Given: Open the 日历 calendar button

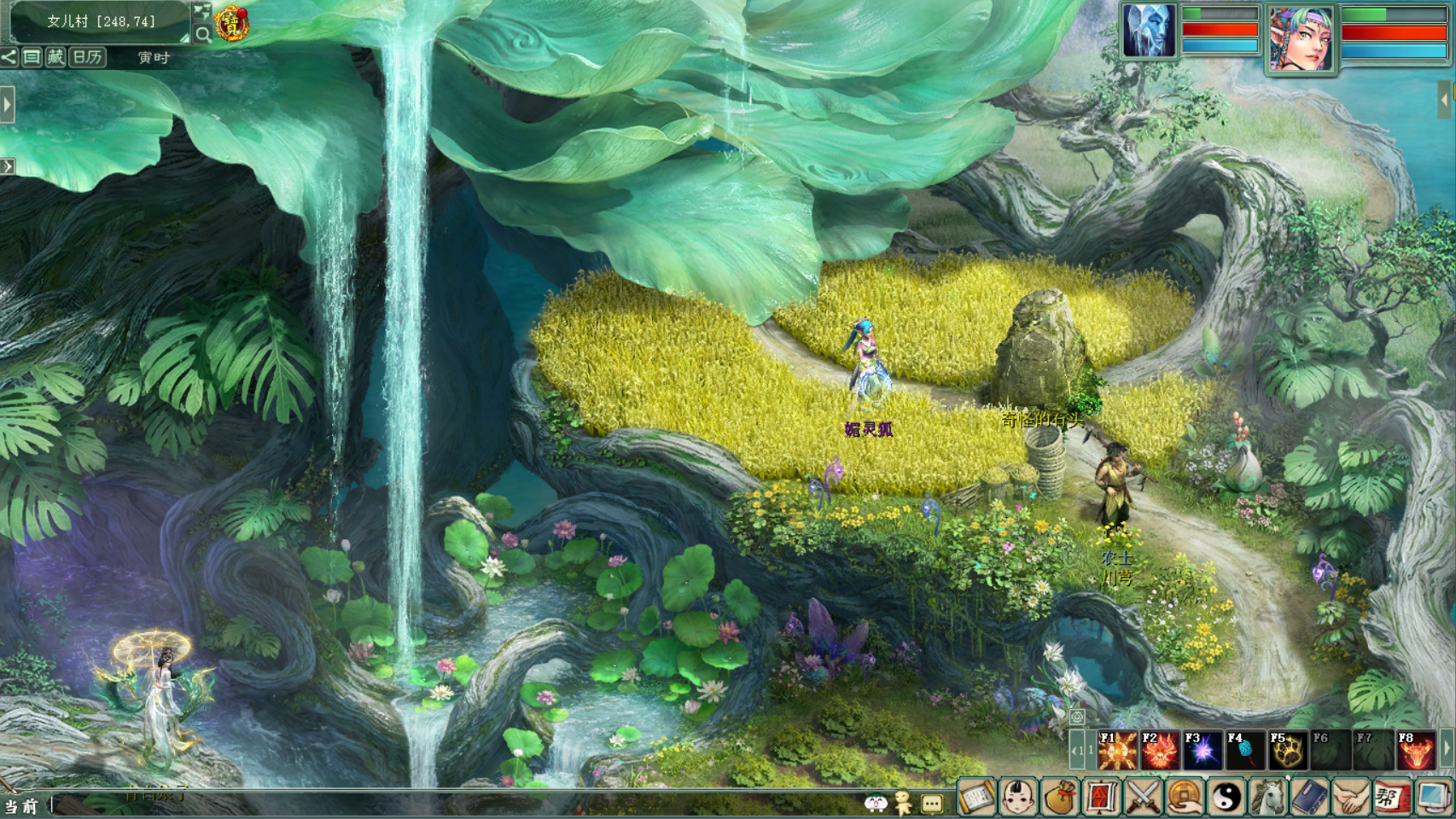Looking at the screenshot, I should click(87, 57).
